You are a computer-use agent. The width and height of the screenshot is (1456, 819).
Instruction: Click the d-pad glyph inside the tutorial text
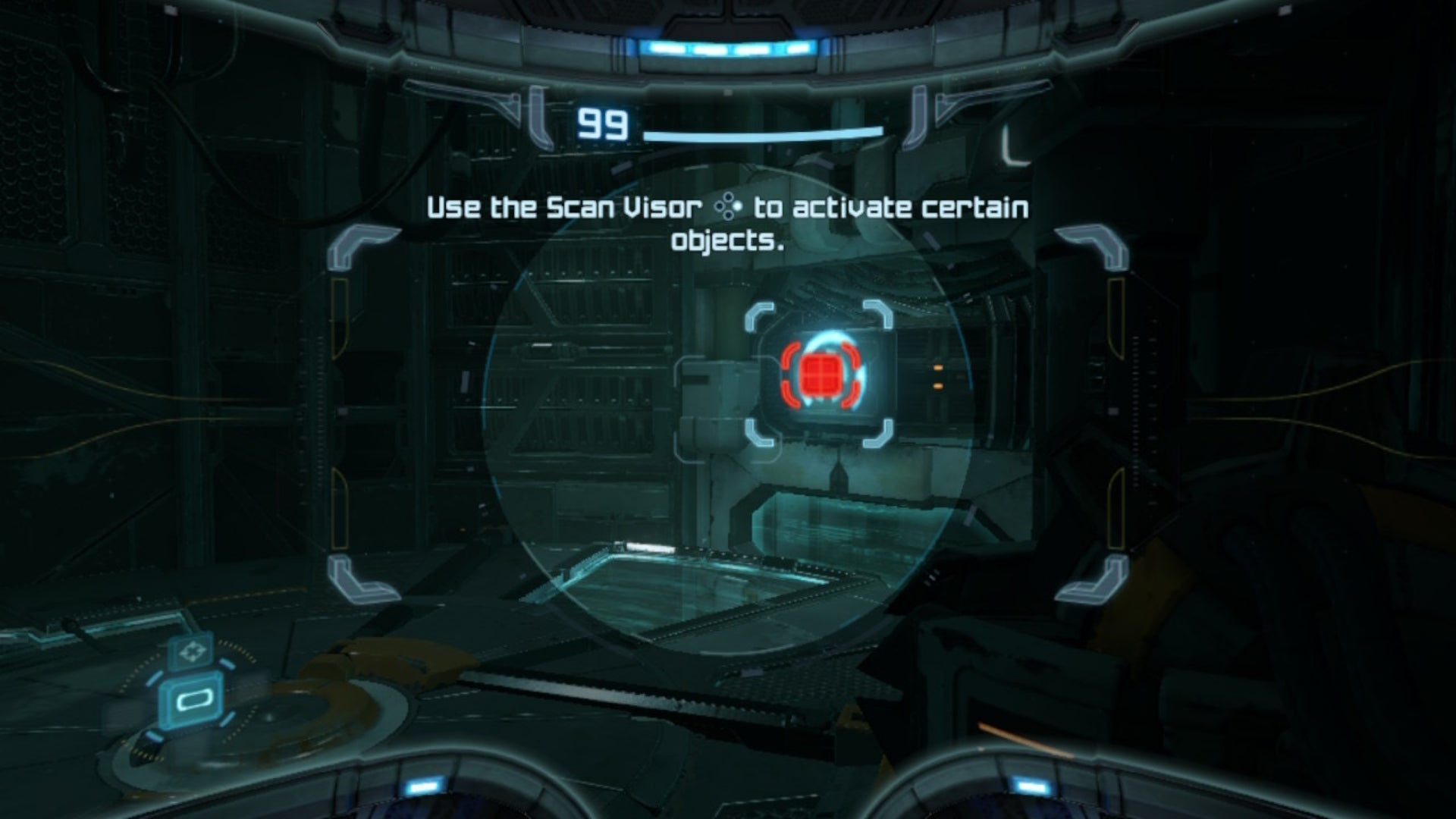pos(726,208)
